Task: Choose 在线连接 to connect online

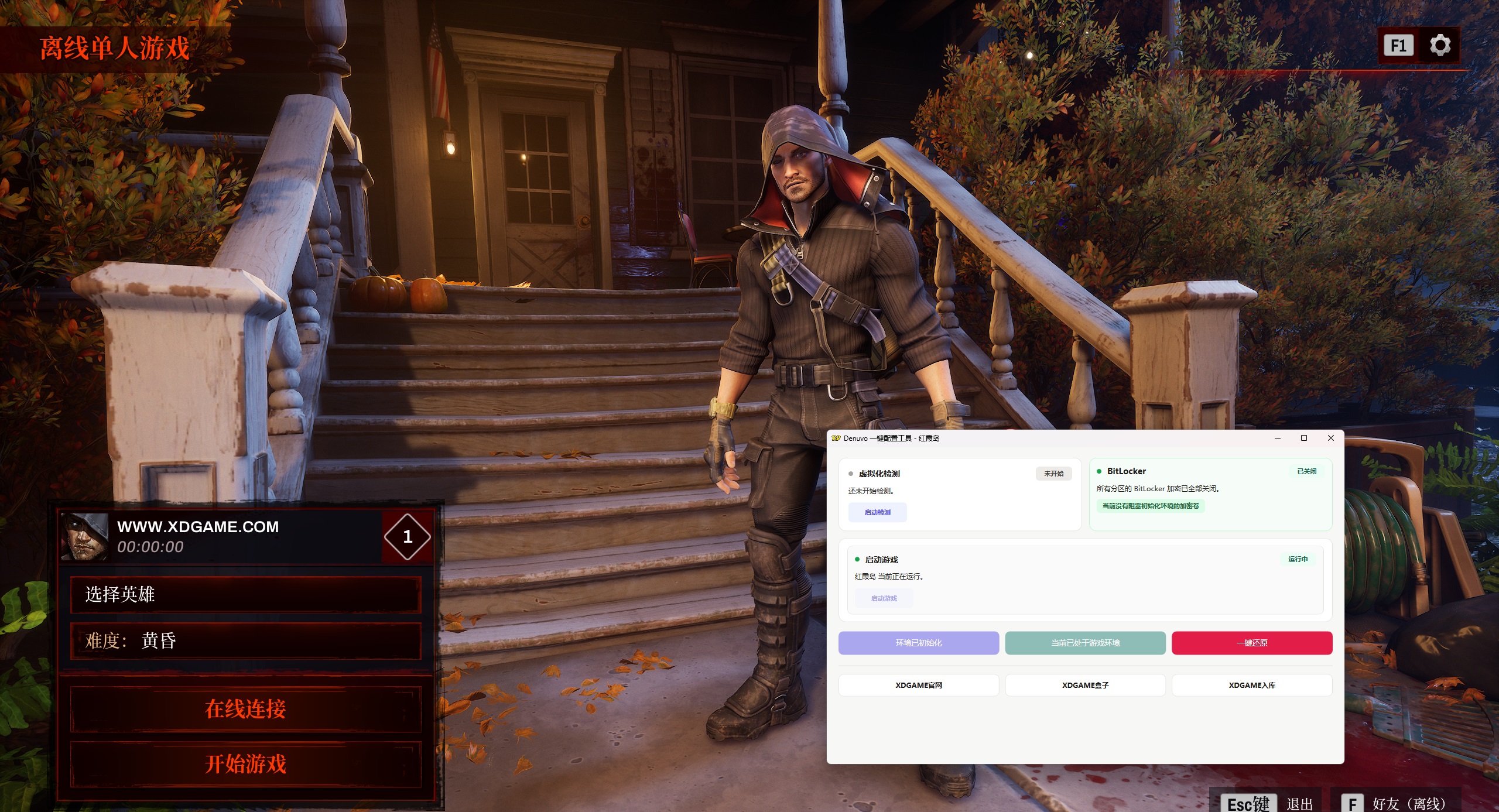Action: tap(245, 709)
